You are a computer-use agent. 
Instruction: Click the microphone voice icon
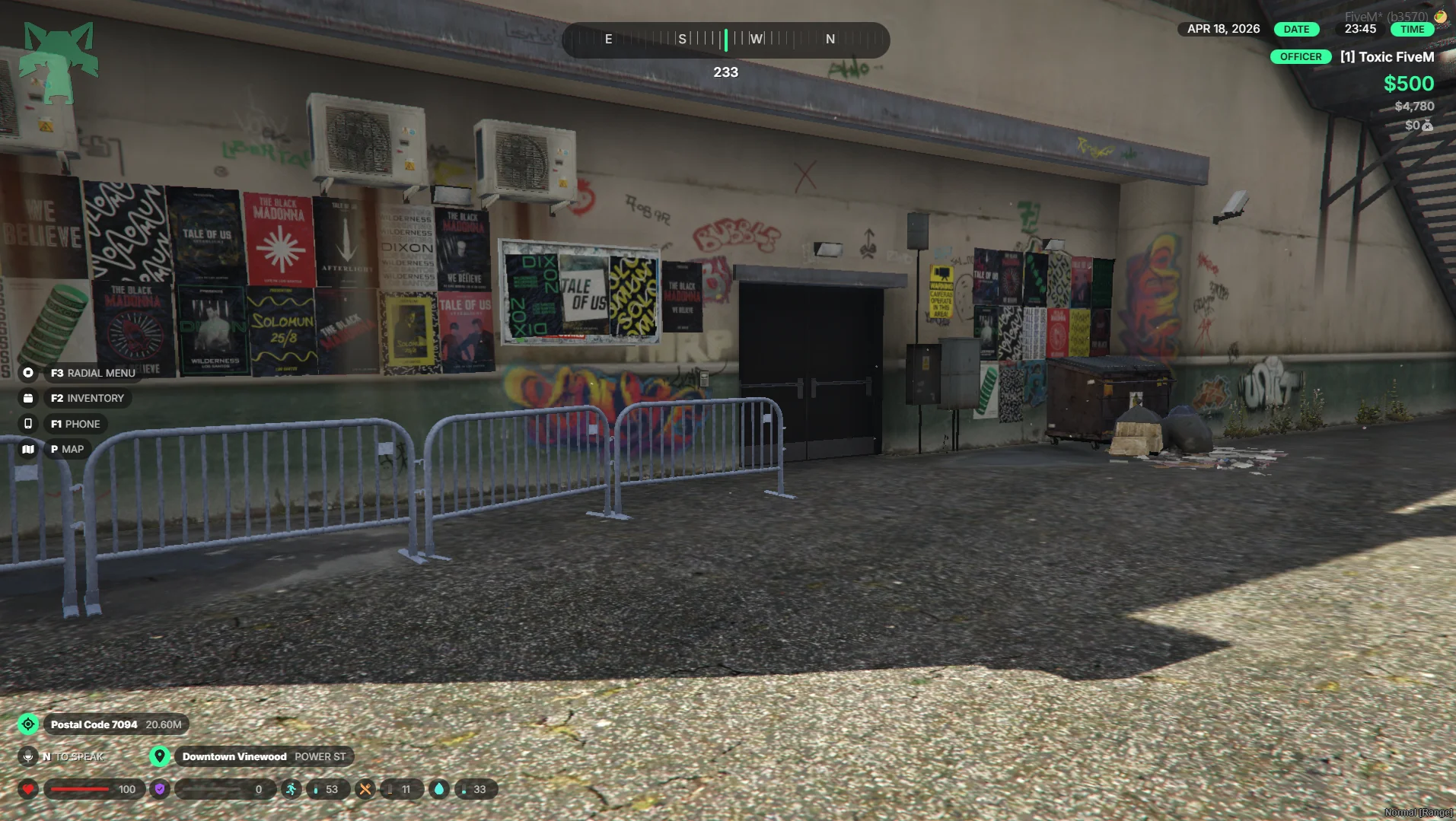coord(28,756)
